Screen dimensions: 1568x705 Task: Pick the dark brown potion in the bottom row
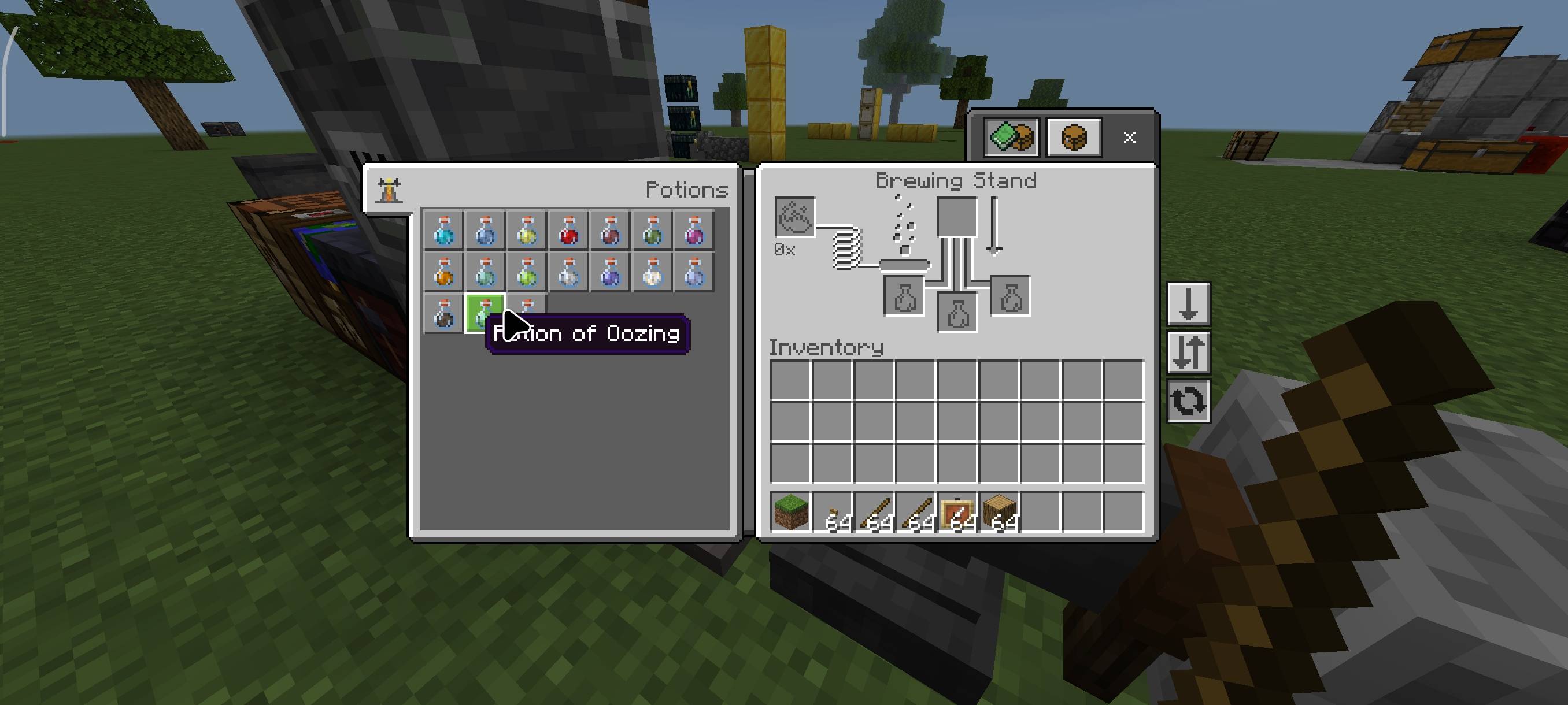click(442, 316)
